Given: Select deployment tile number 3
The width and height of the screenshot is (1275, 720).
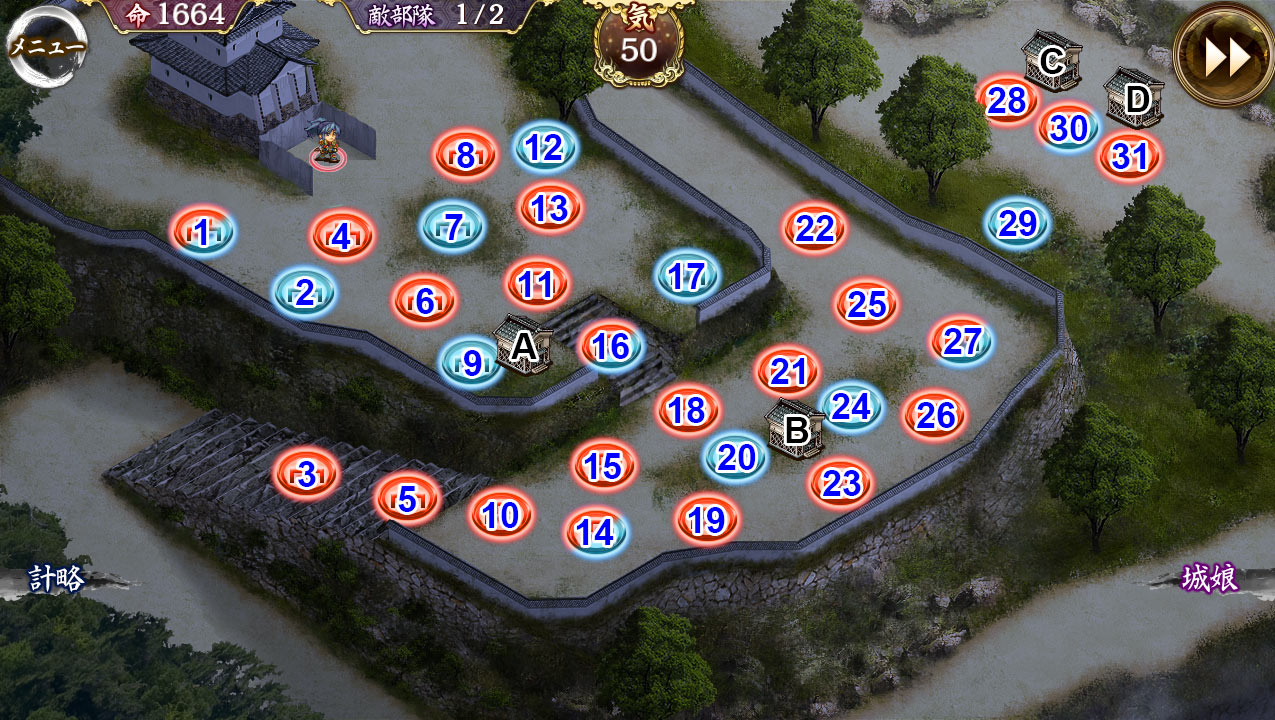Looking at the screenshot, I should point(306,474).
